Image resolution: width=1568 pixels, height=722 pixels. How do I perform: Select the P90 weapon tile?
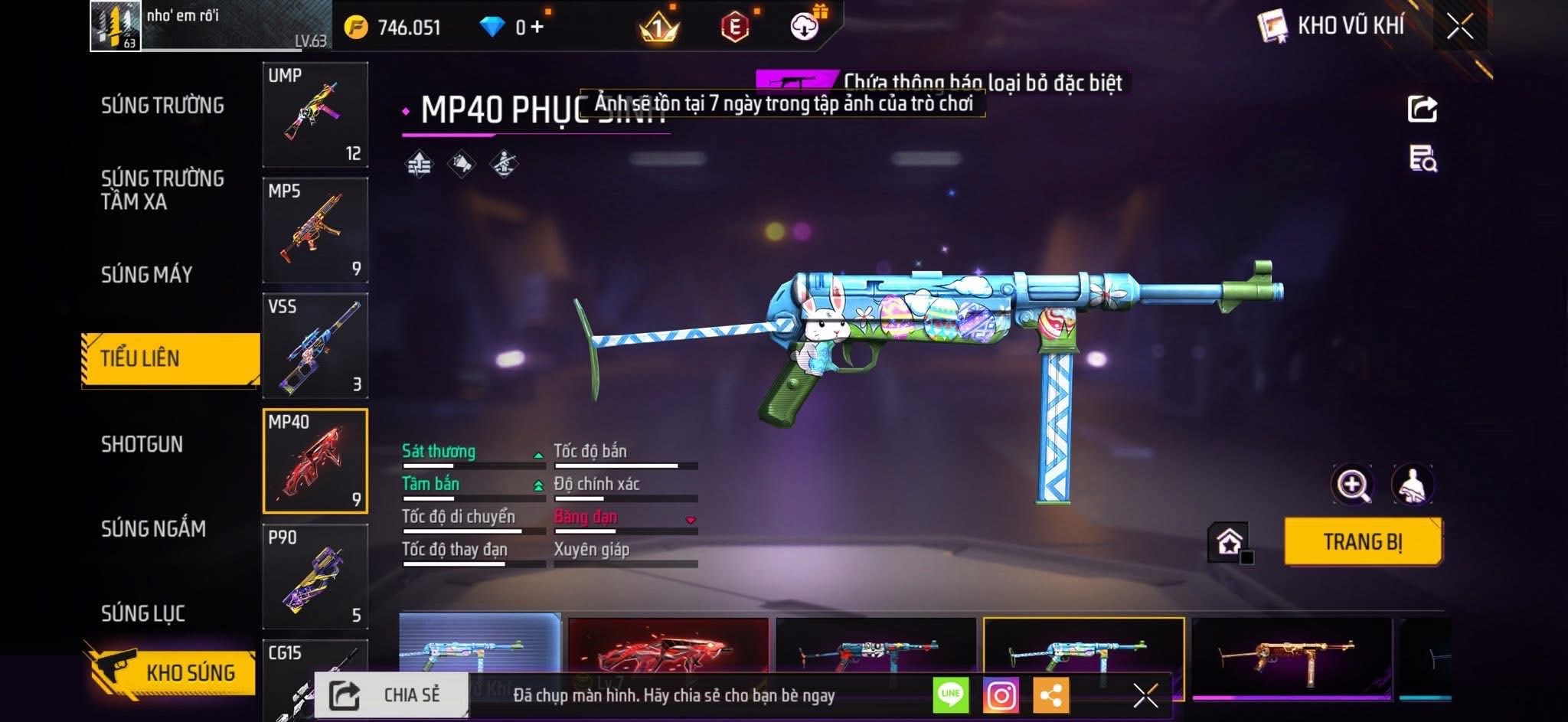click(315, 577)
